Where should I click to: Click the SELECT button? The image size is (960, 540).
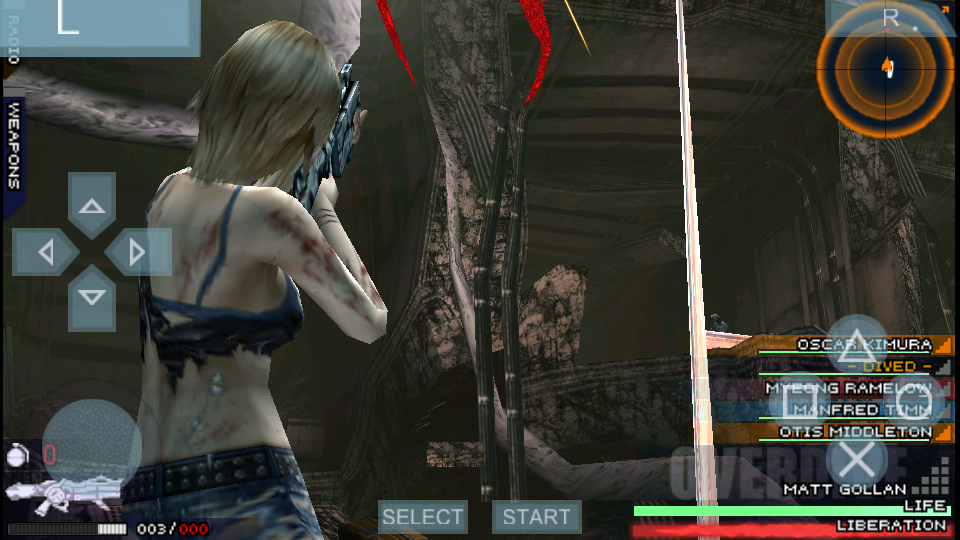coord(423,517)
